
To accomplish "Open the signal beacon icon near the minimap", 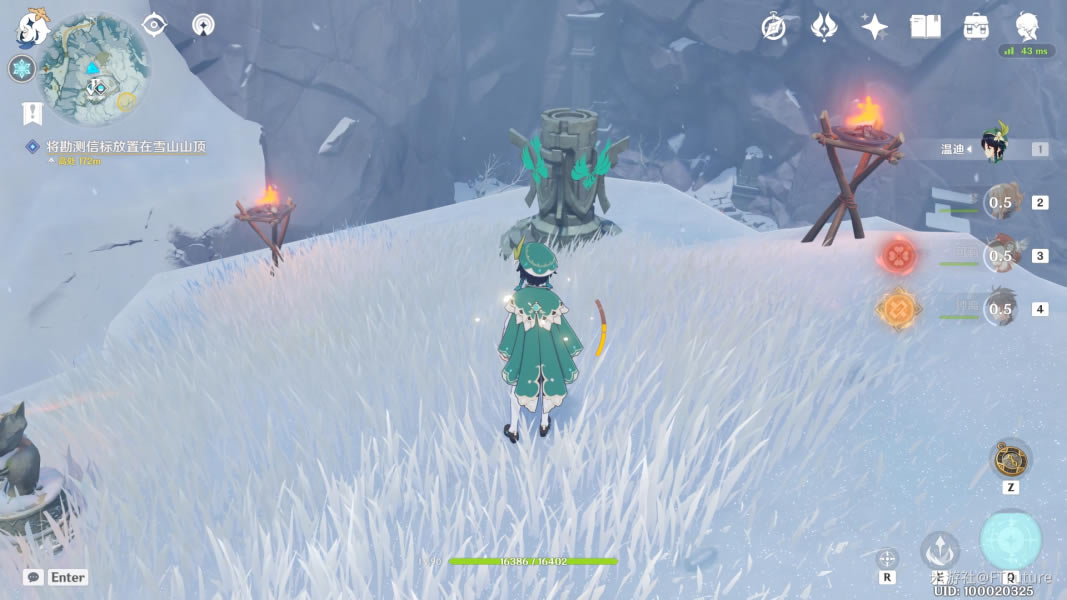I will pos(203,25).
